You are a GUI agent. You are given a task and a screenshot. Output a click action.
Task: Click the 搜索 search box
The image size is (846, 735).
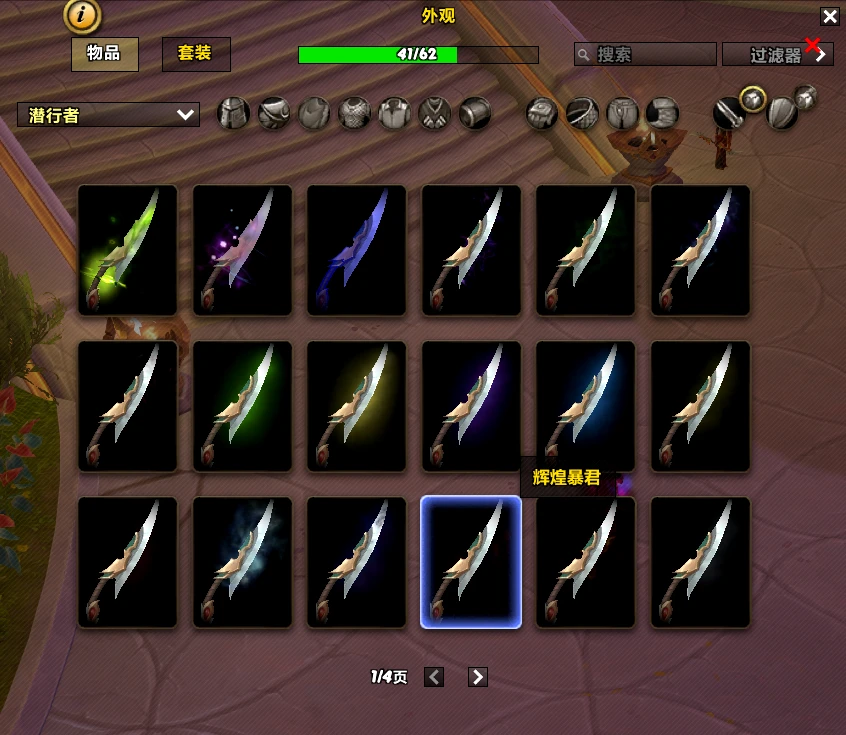[646, 54]
